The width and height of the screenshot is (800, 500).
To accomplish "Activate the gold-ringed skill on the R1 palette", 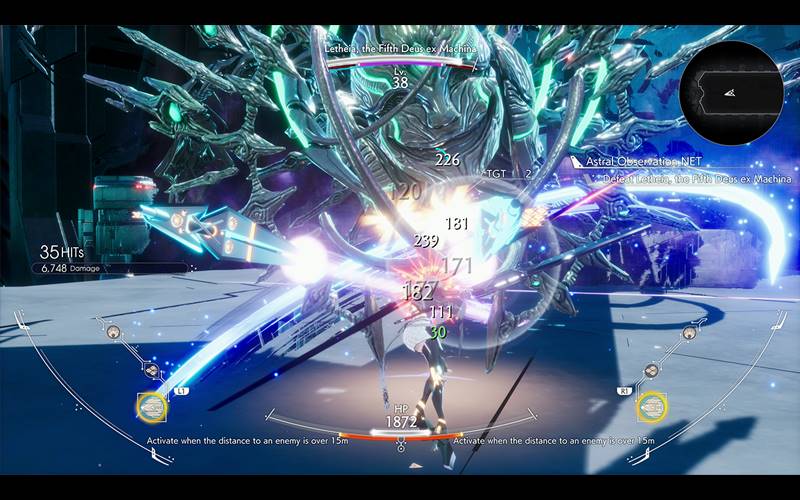I will tap(651, 406).
